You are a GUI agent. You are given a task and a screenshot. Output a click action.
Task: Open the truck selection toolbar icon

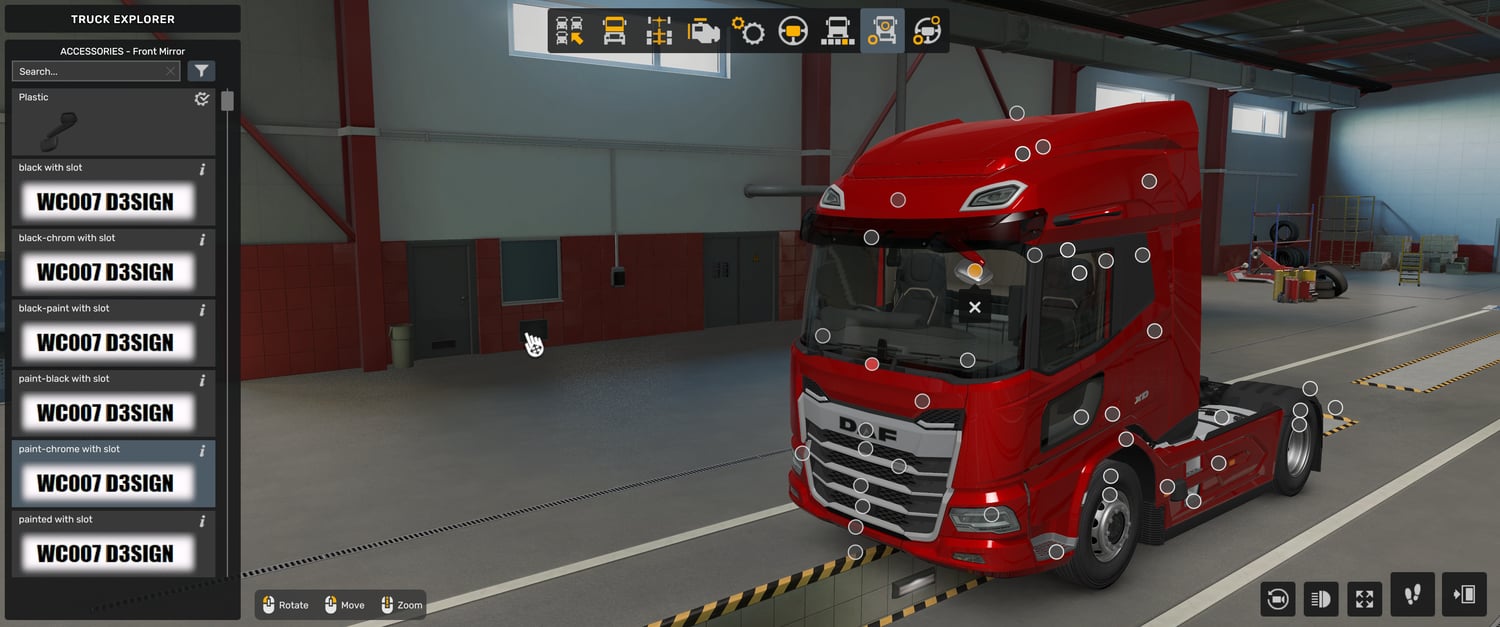point(570,31)
